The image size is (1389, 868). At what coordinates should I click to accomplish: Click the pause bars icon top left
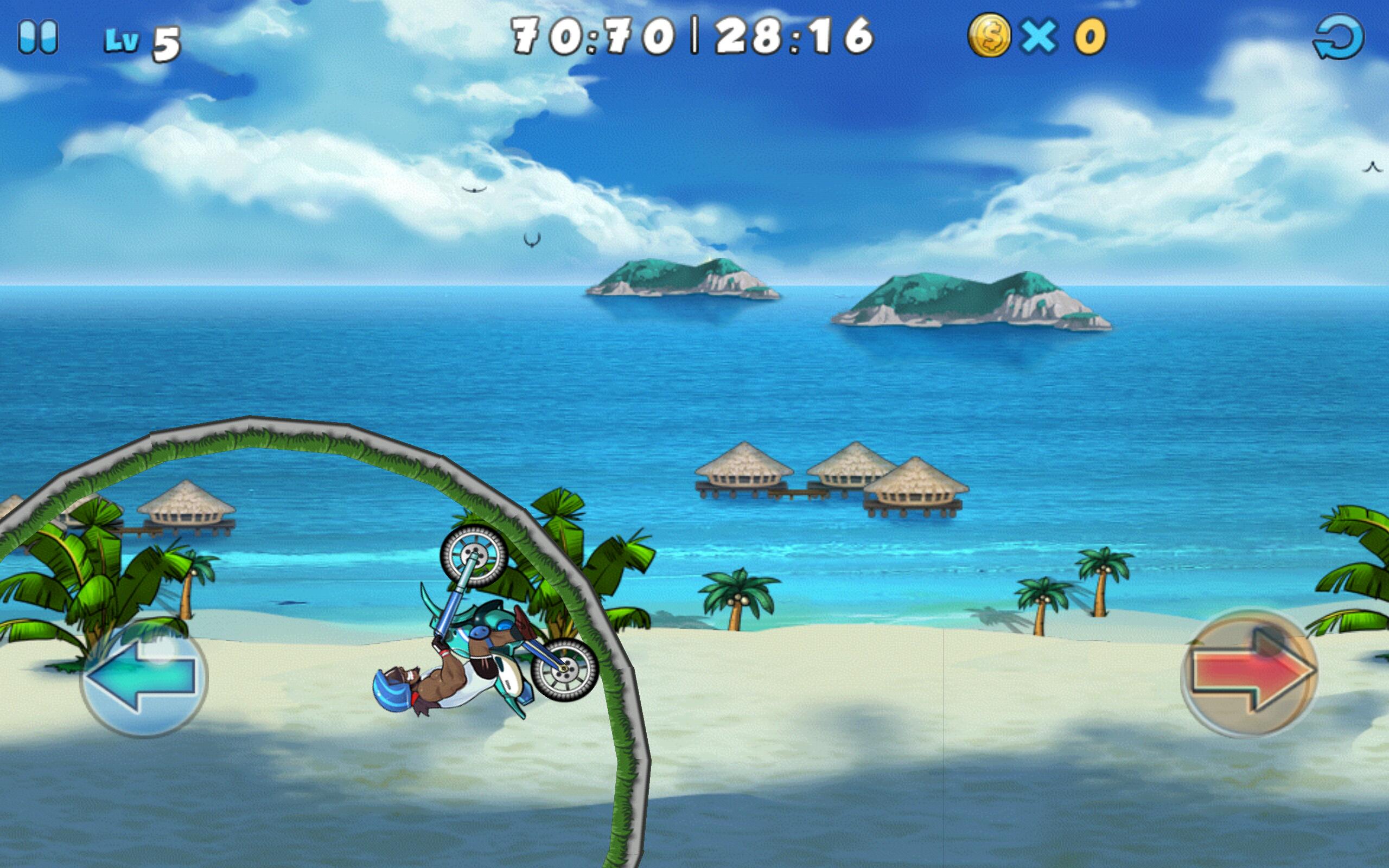tap(39, 36)
